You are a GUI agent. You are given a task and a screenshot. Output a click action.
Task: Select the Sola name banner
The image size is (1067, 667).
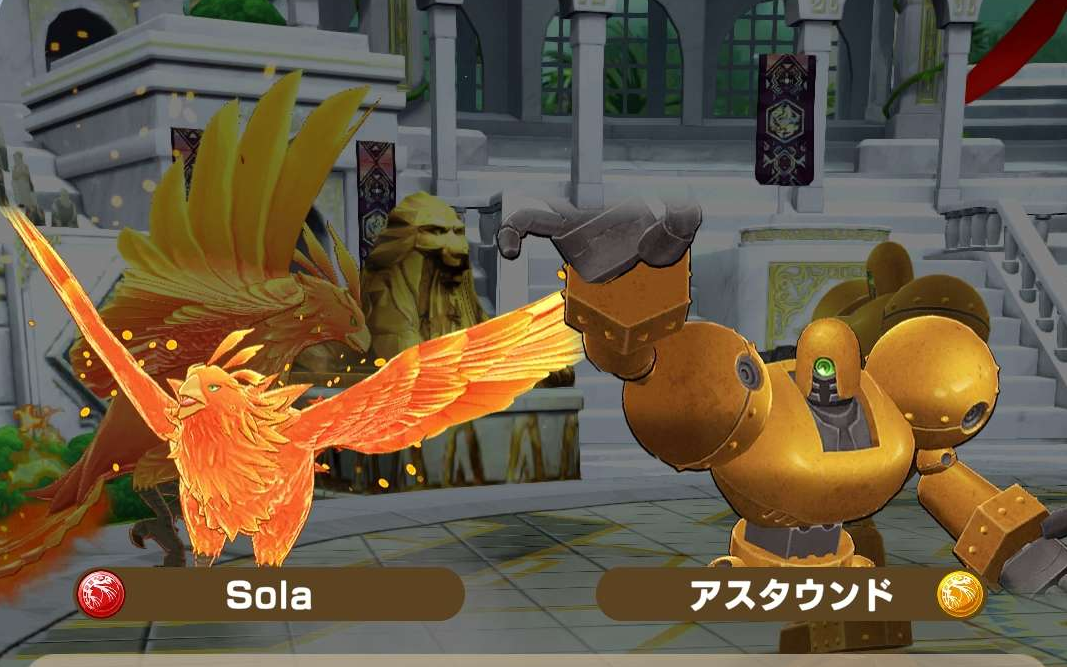(270, 596)
